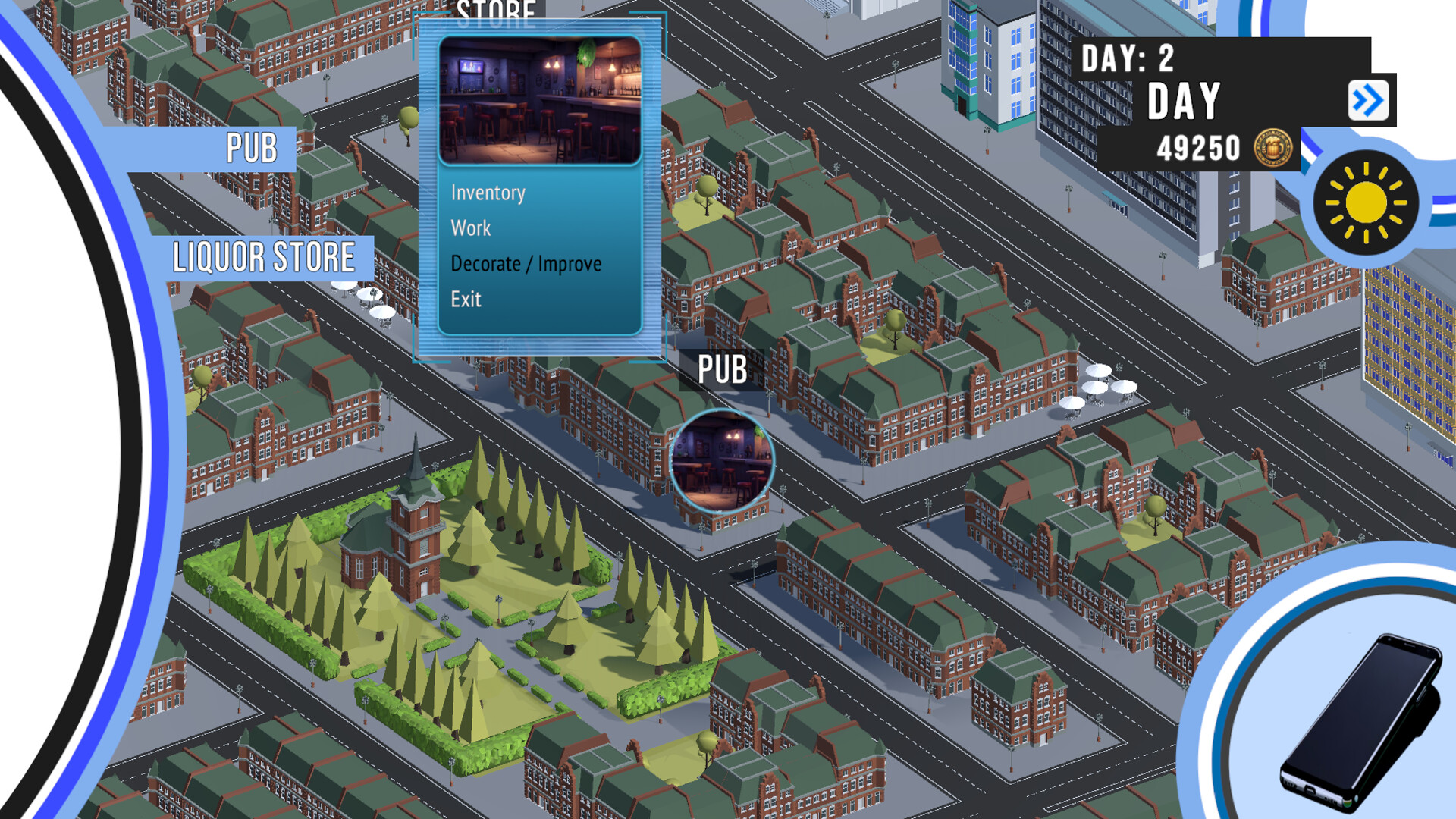Advance time with the double-arrow button
This screenshot has height=819, width=1456.
tap(1368, 101)
